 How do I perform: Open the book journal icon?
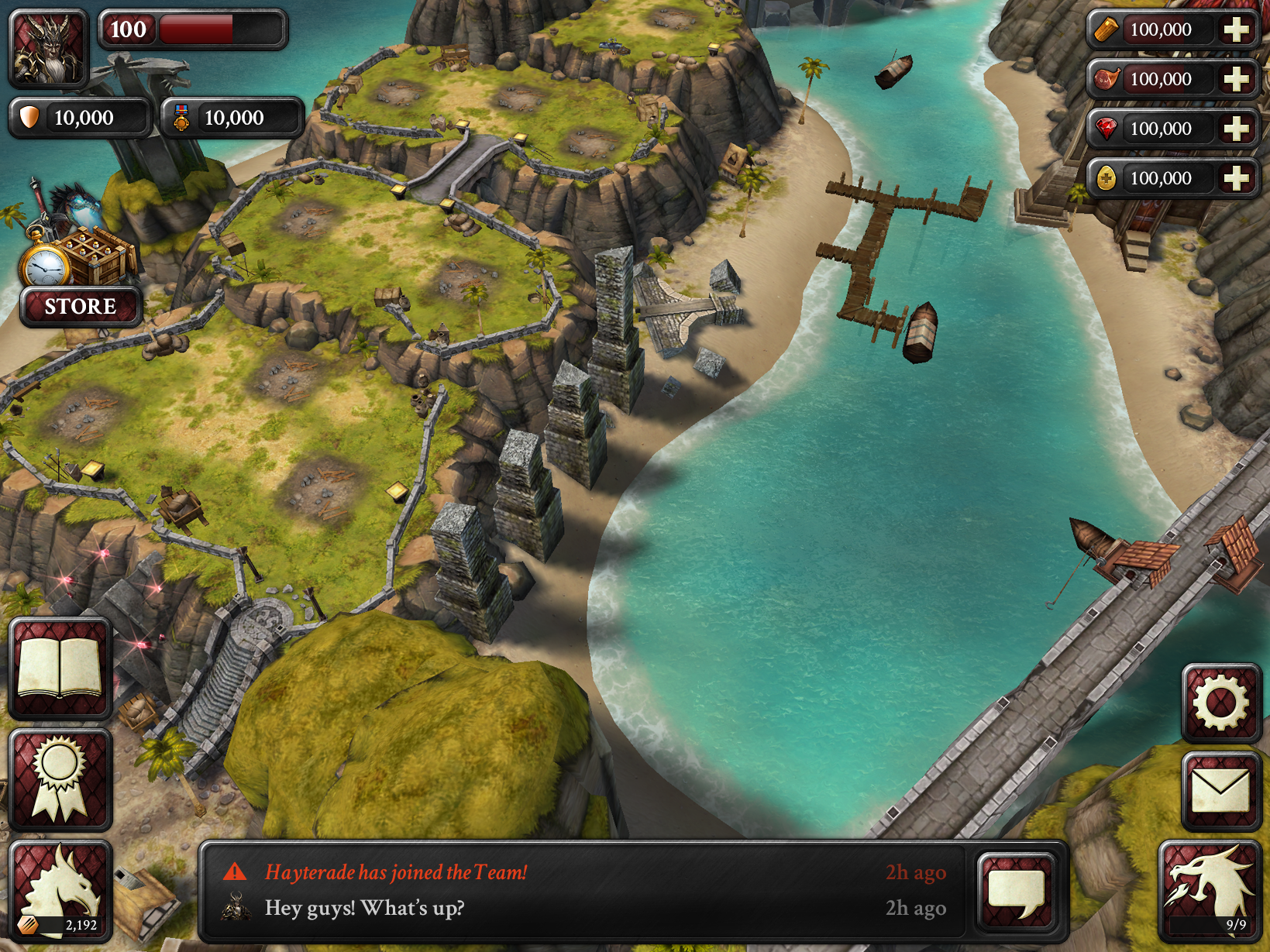(60, 668)
